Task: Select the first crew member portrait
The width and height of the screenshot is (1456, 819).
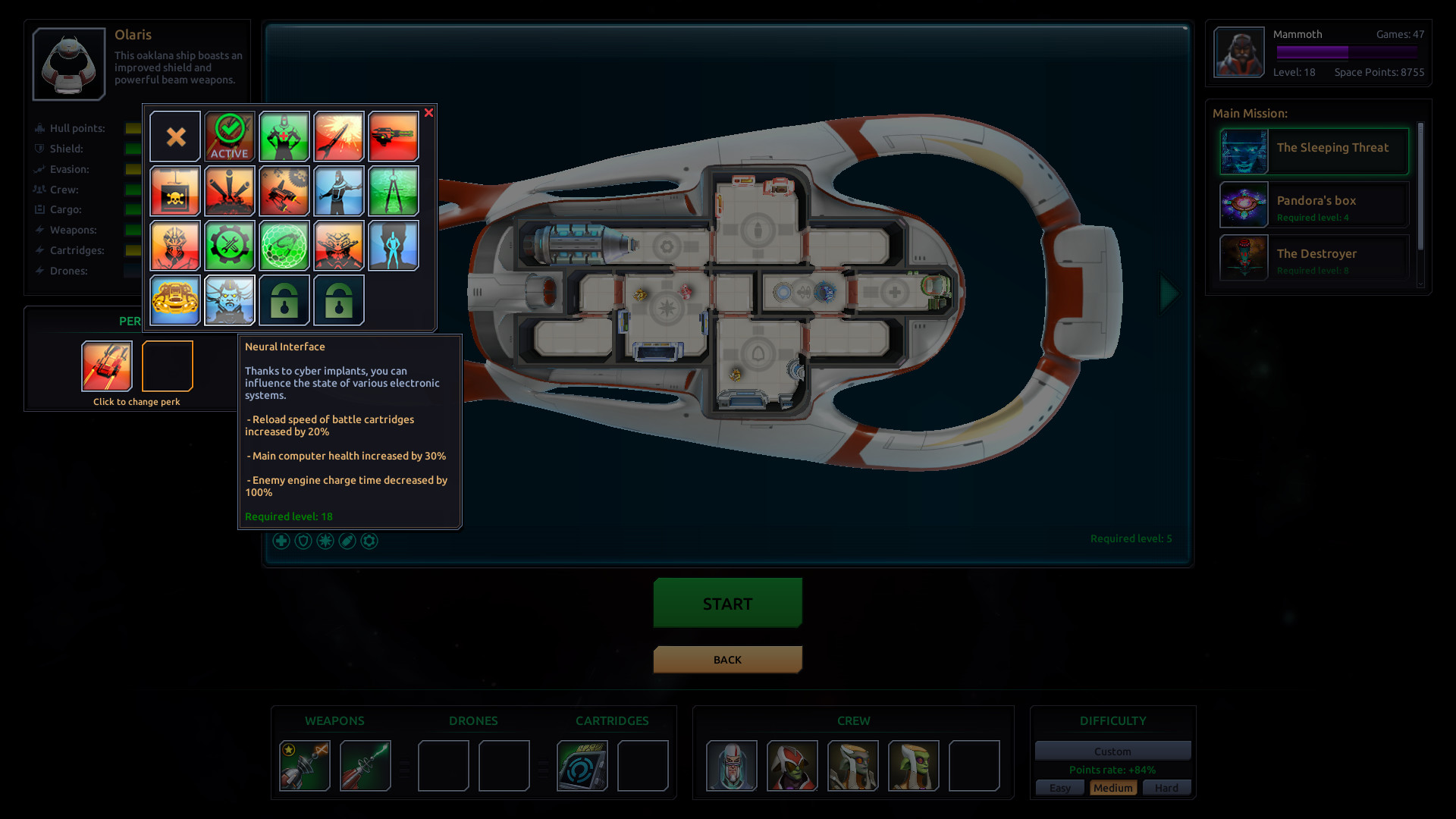Action: pos(733,766)
